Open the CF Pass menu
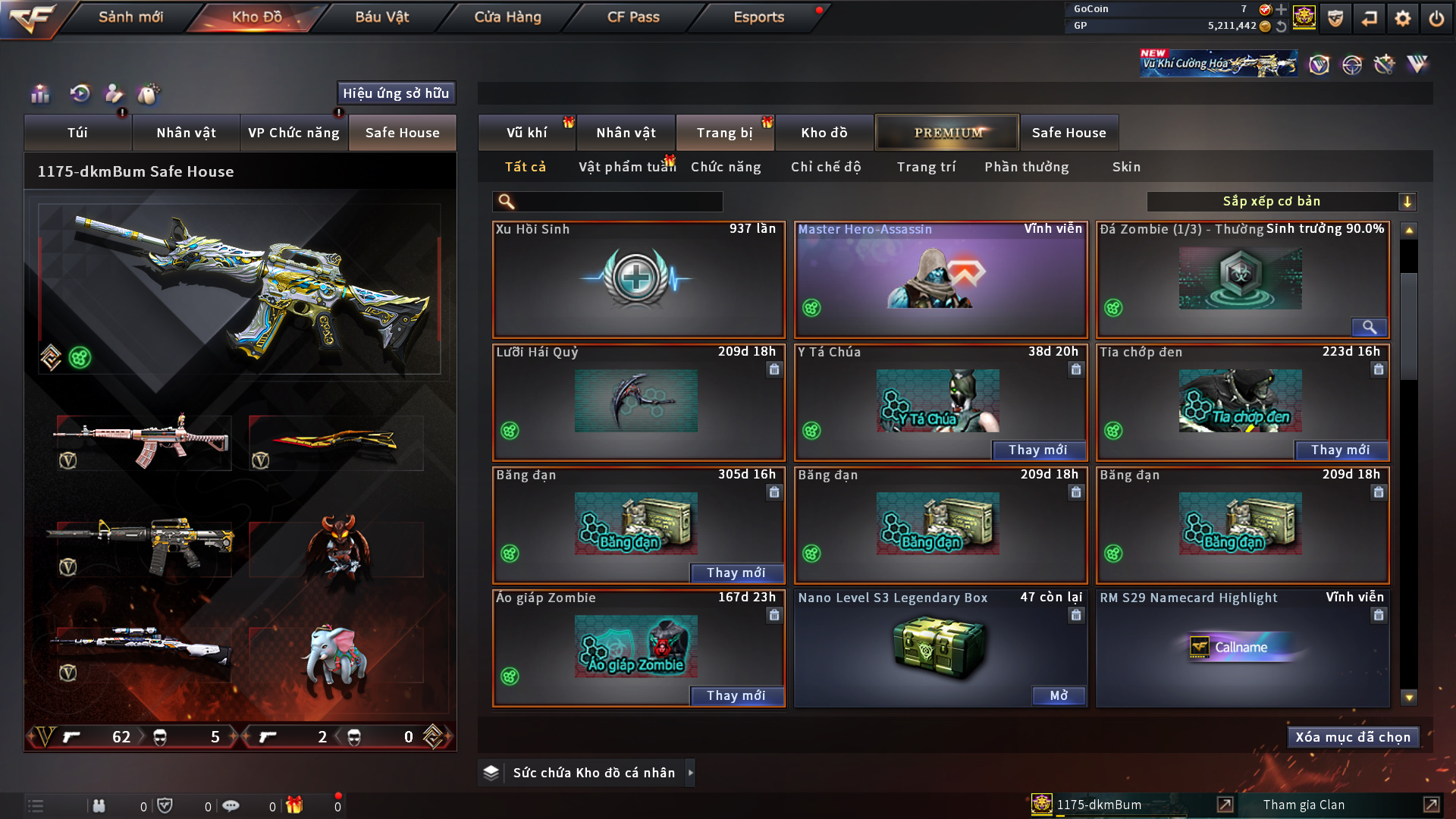 [633, 17]
